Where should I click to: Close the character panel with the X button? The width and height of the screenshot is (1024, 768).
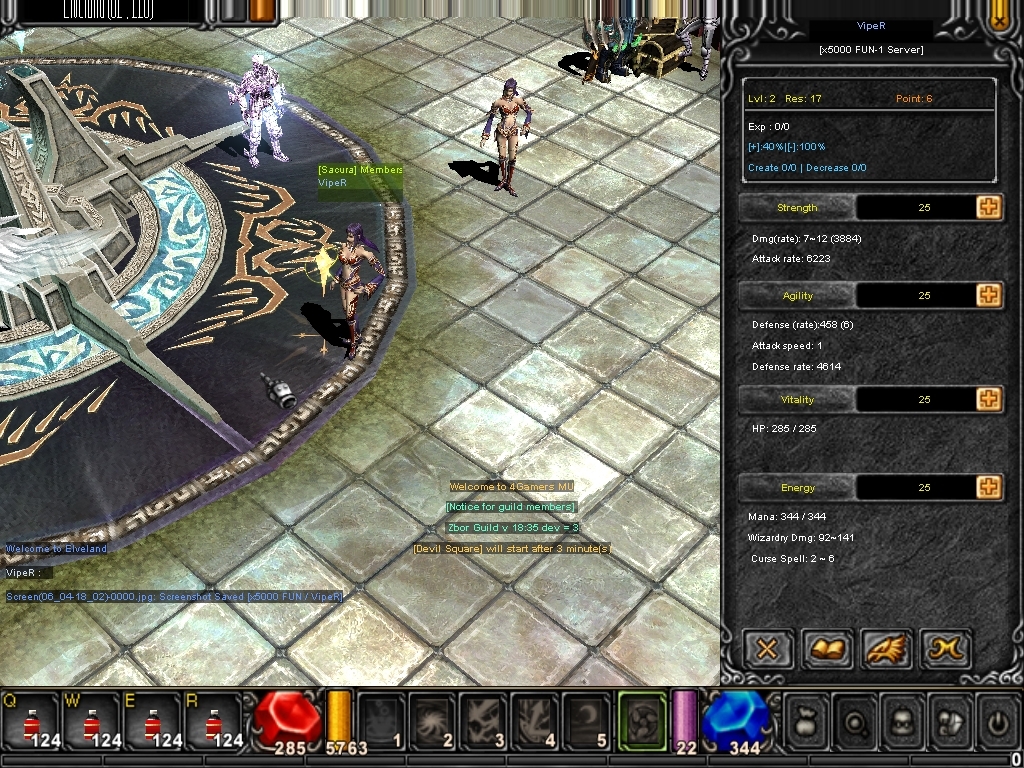767,650
